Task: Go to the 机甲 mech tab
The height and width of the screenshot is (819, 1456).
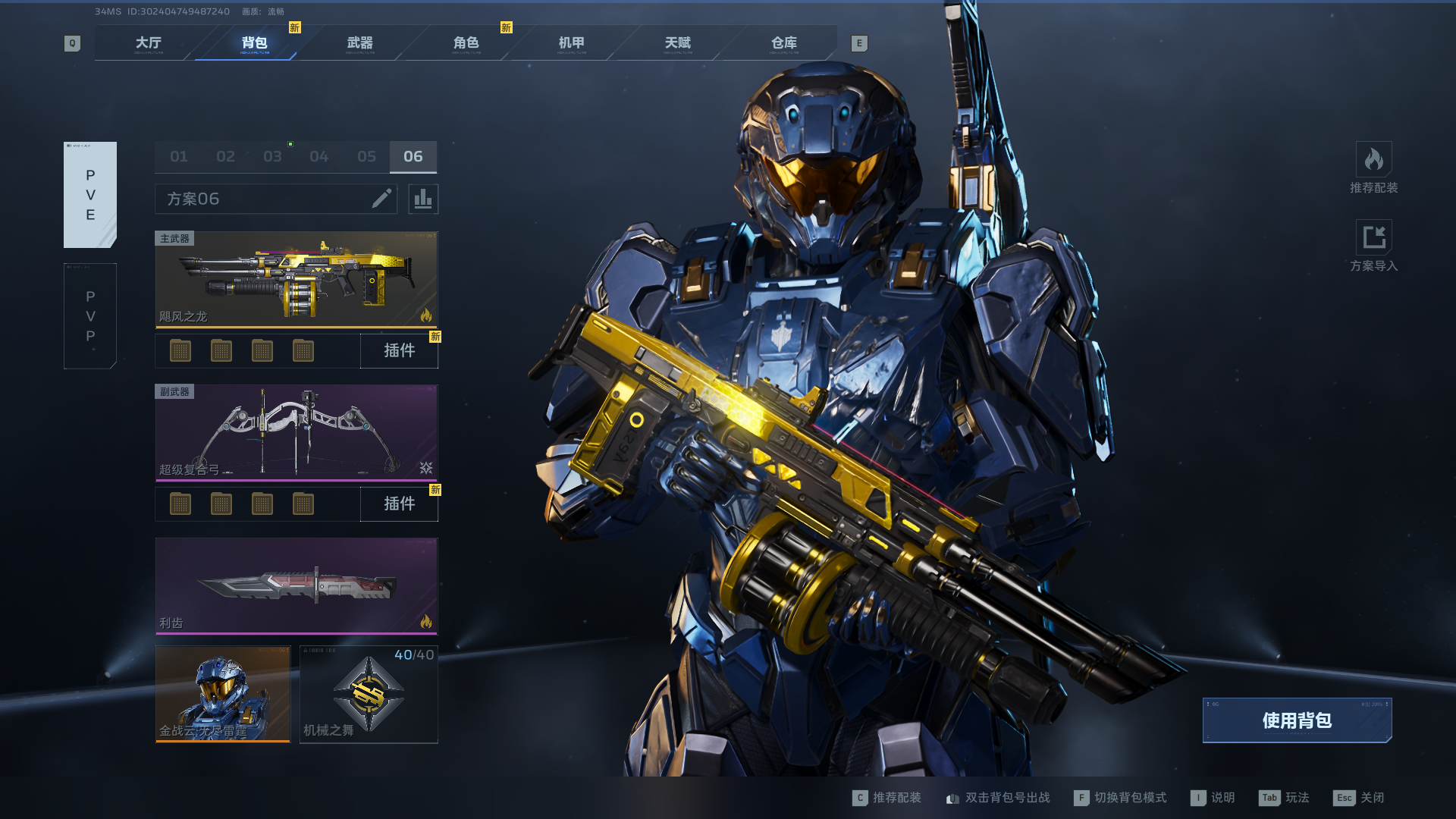Action: [572, 43]
